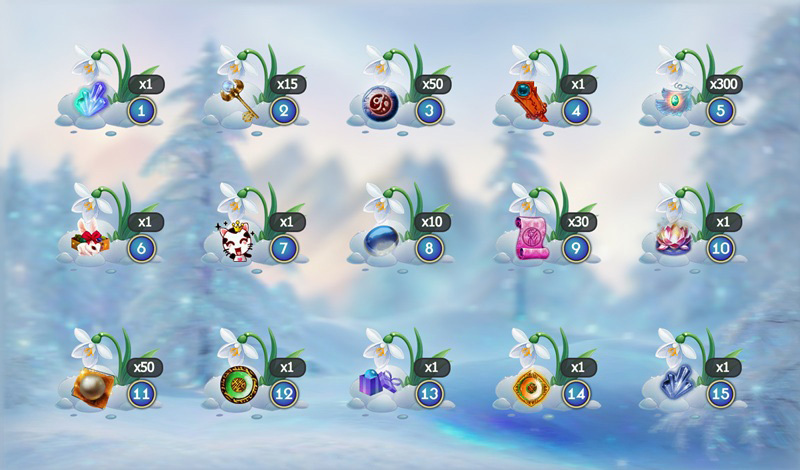Choose the pearl reward numbered 11
This screenshot has height=470, width=800.
point(95,383)
